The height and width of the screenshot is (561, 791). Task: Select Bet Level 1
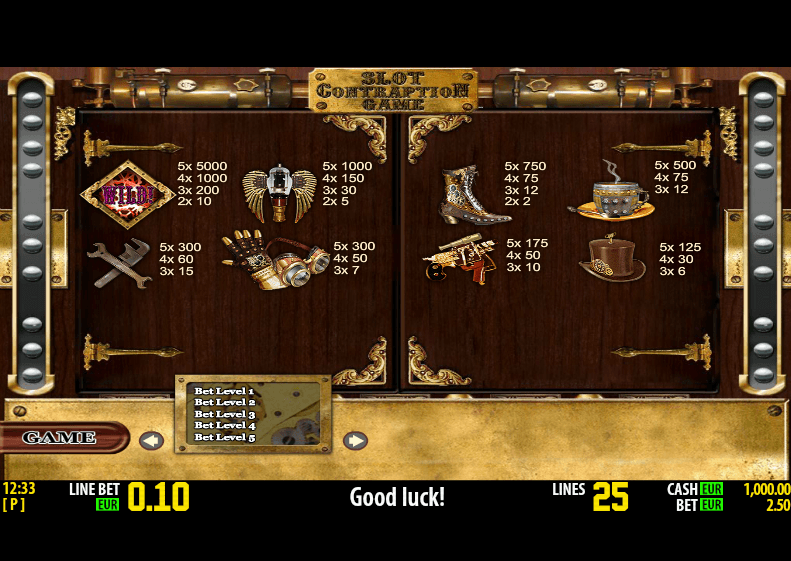[224, 391]
